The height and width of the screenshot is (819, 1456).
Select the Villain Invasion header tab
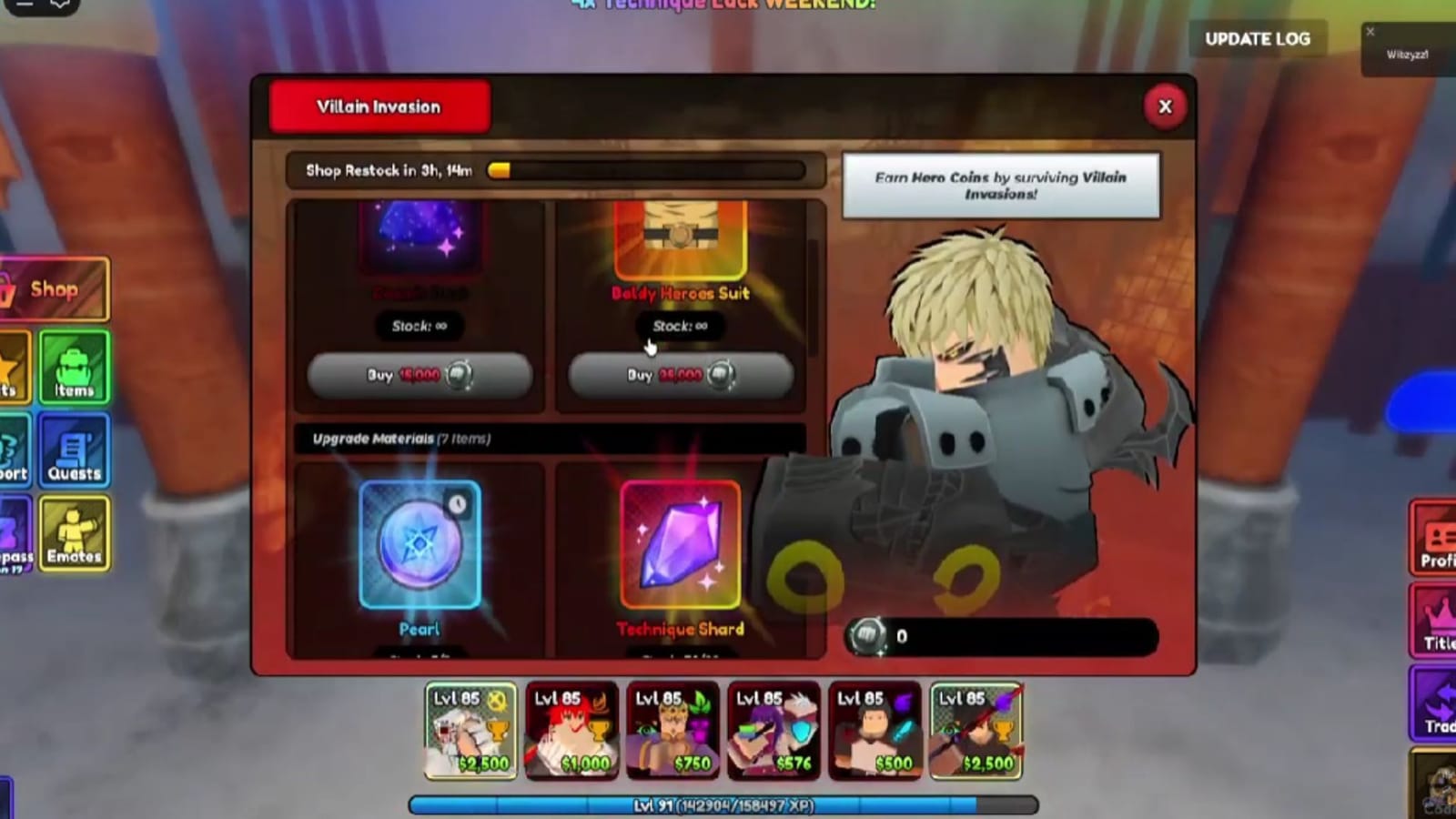click(x=379, y=106)
